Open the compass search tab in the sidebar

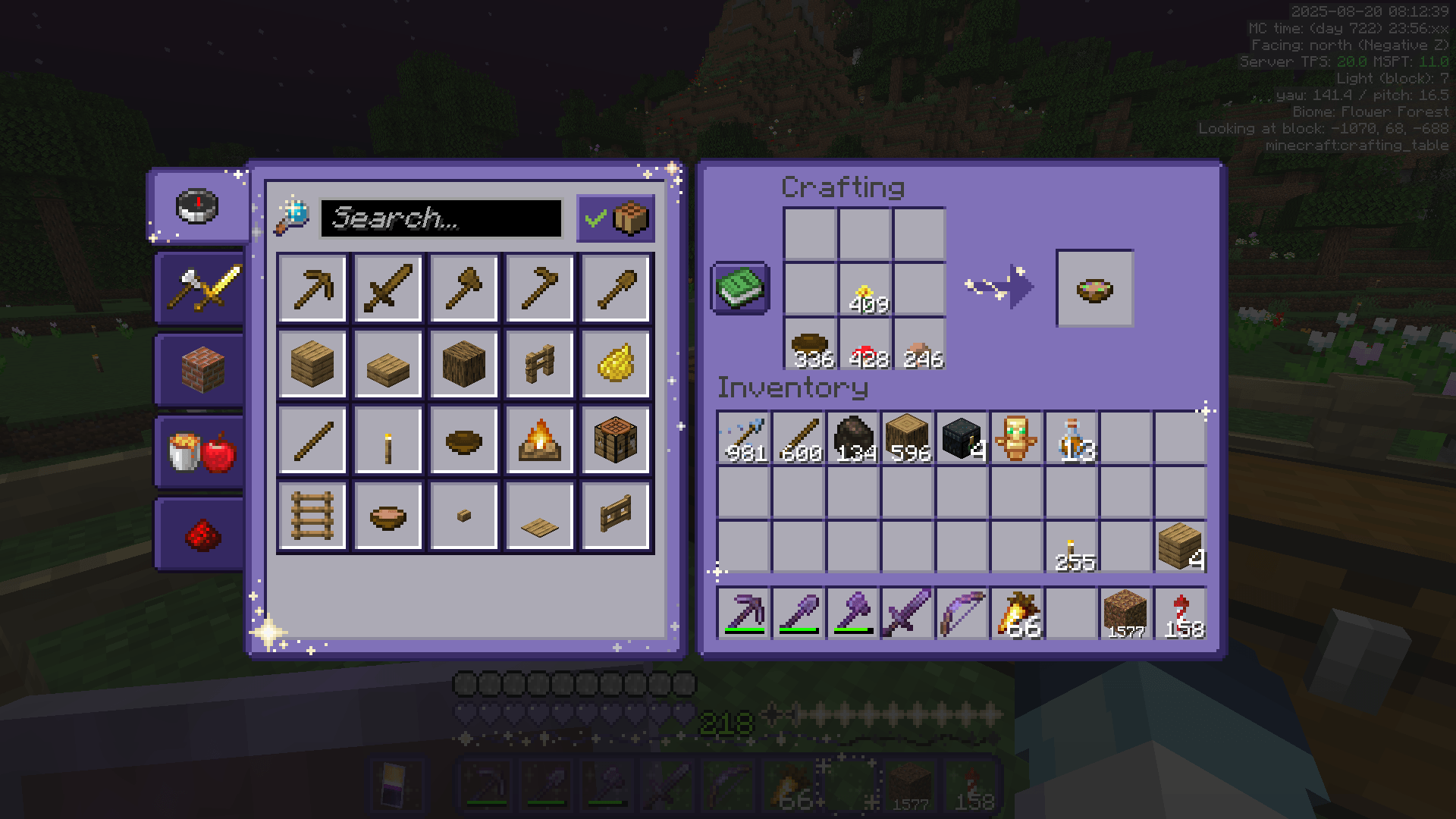click(197, 206)
